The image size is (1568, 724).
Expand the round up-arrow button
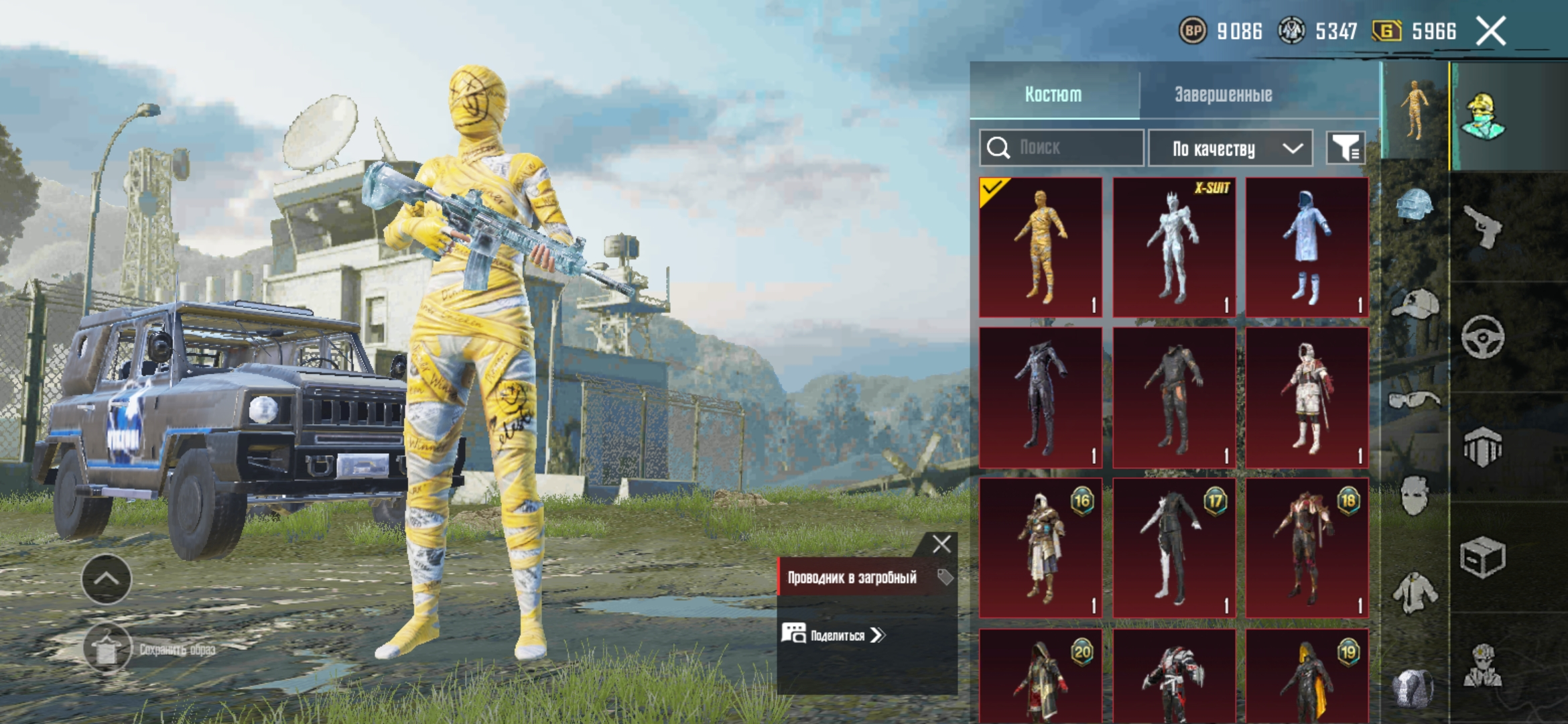point(107,579)
